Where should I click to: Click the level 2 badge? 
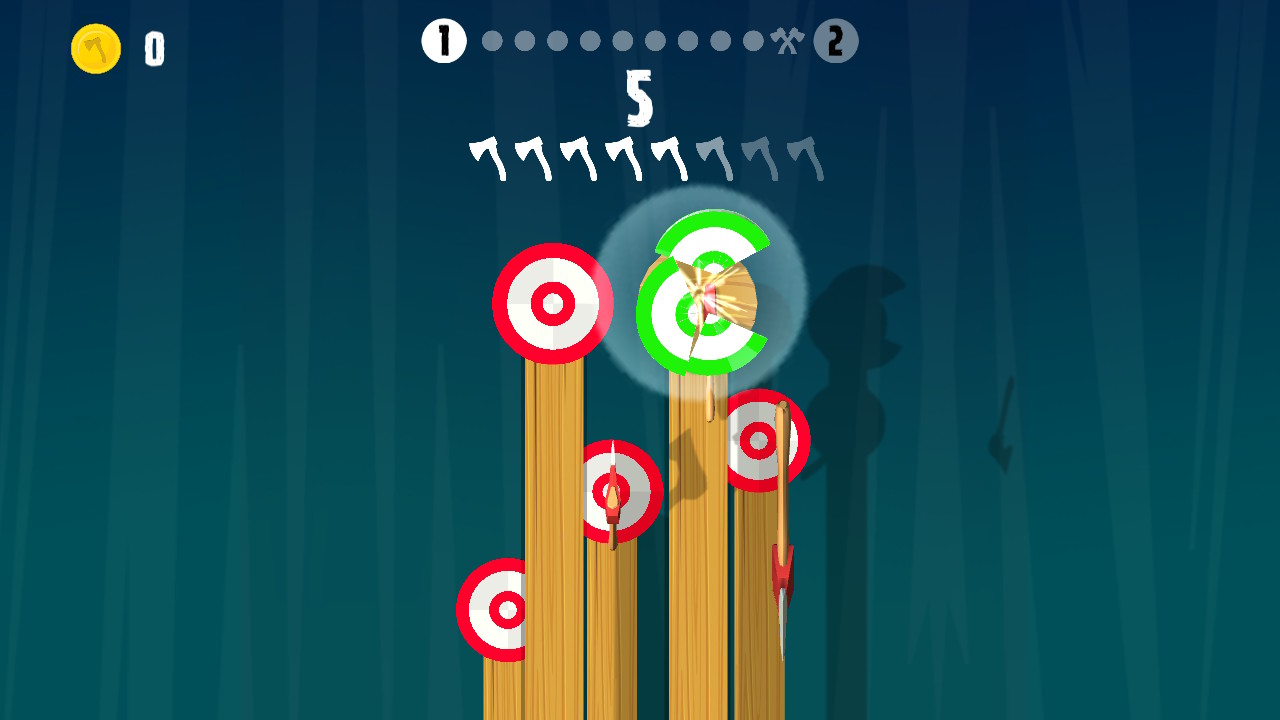(x=838, y=40)
